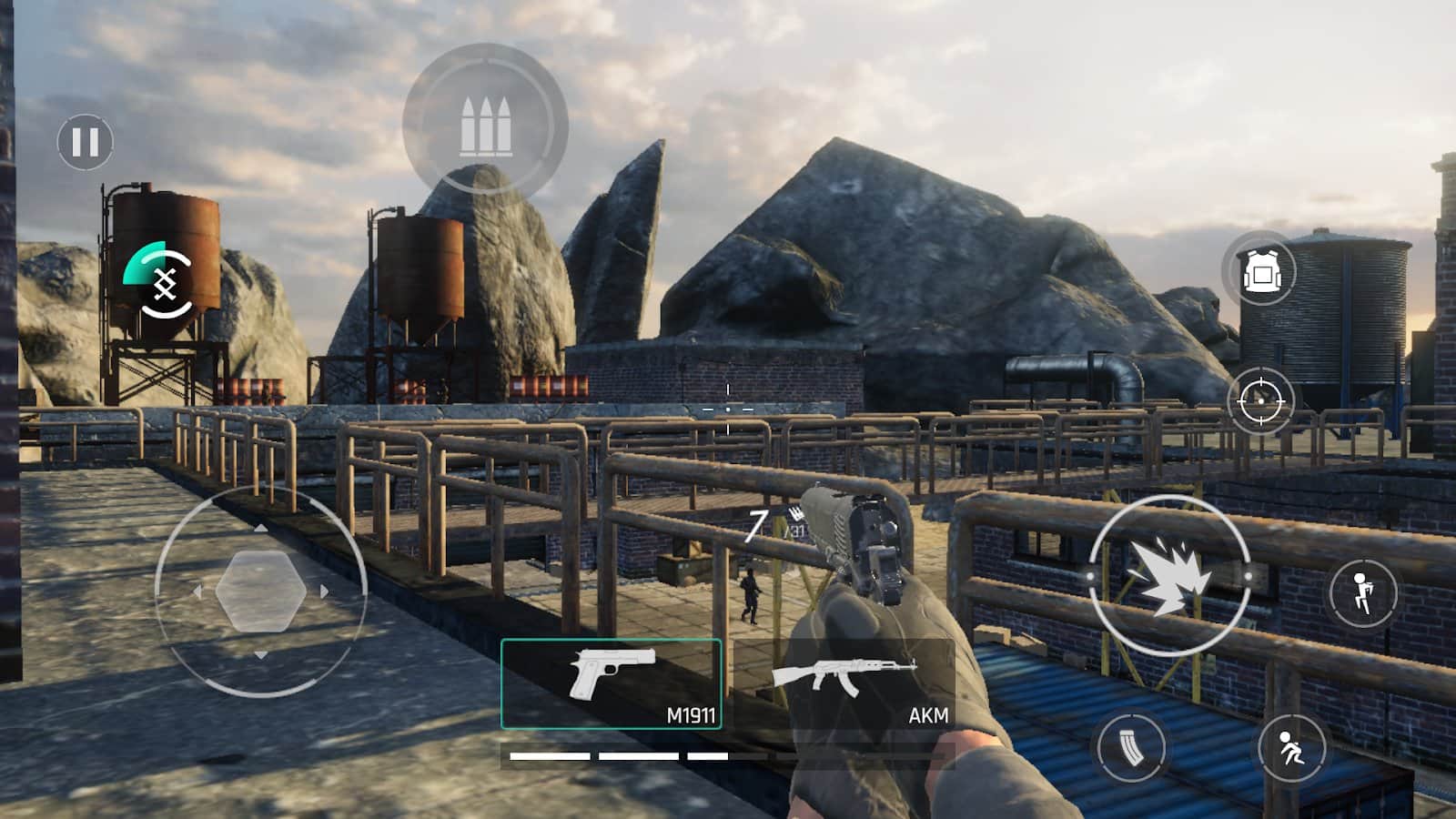Switch to the AKM rifle slot
Image resolution: width=1456 pixels, height=819 pixels.
(844, 684)
